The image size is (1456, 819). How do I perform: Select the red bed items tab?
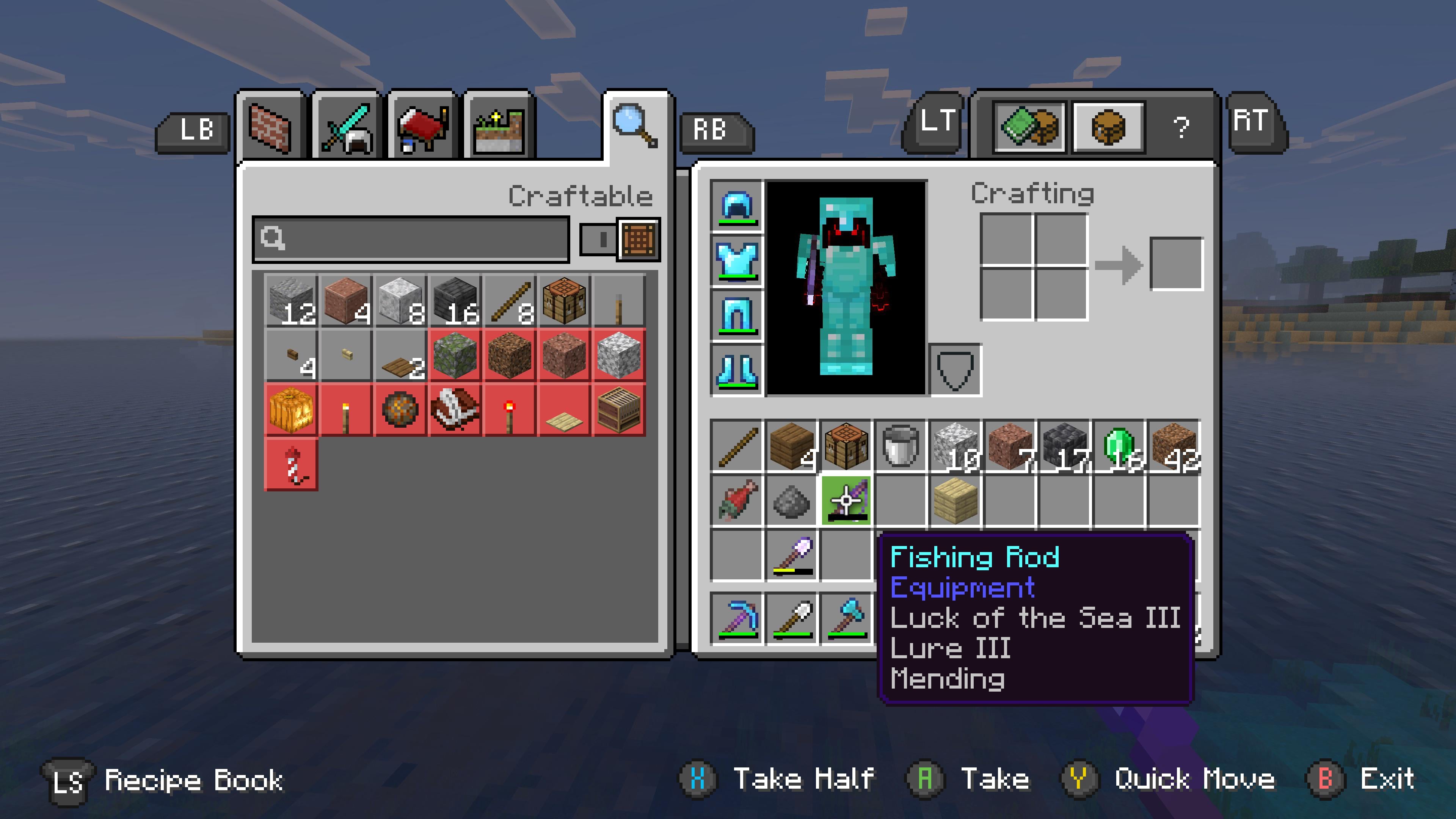tap(422, 128)
